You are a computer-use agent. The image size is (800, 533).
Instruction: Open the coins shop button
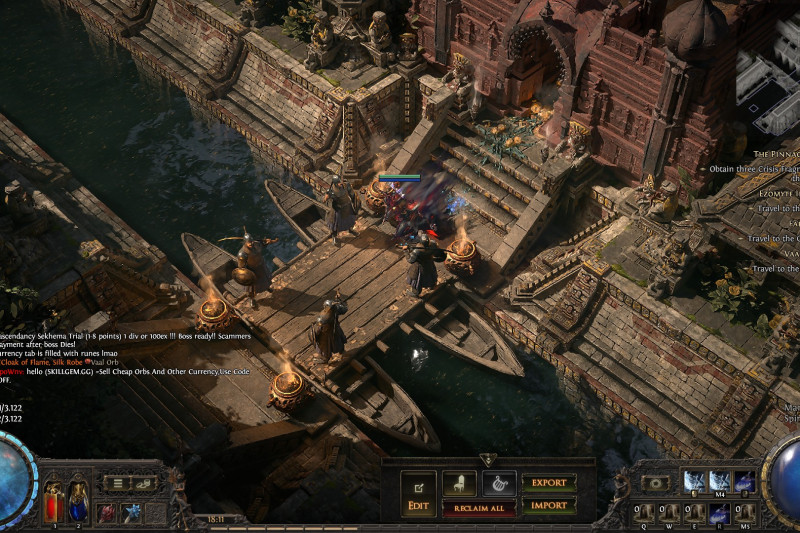click(144, 483)
